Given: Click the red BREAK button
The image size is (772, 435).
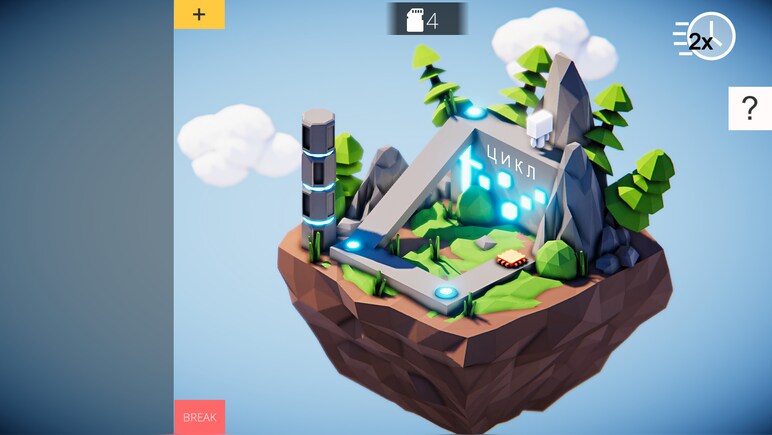Looking at the screenshot, I should 199,417.
